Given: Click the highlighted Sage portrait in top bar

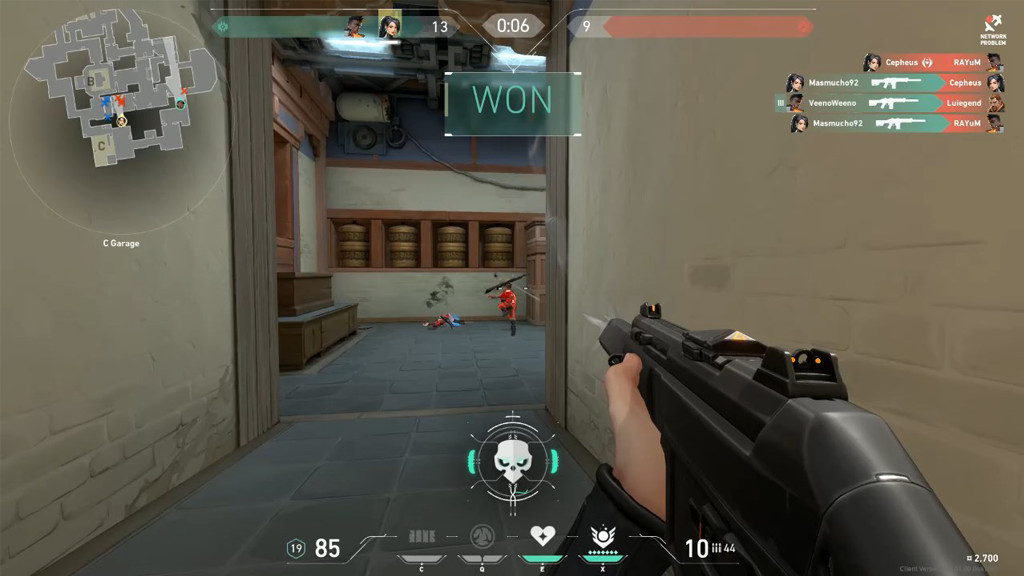Looking at the screenshot, I should pos(390,26).
